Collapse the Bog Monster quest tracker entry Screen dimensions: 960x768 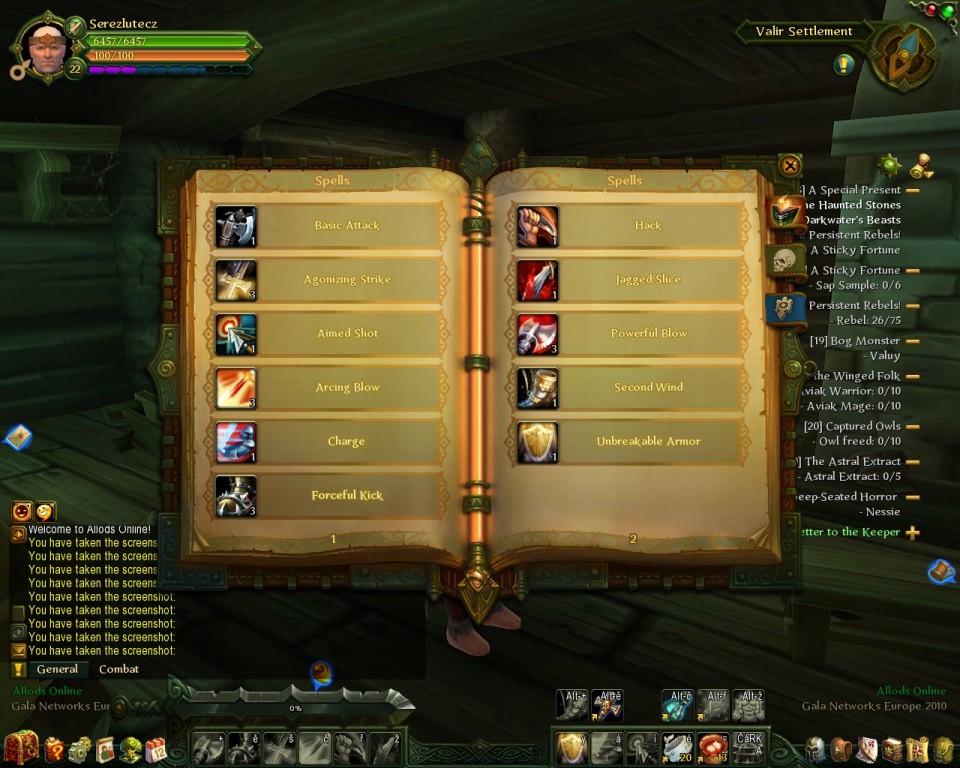tap(913, 341)
